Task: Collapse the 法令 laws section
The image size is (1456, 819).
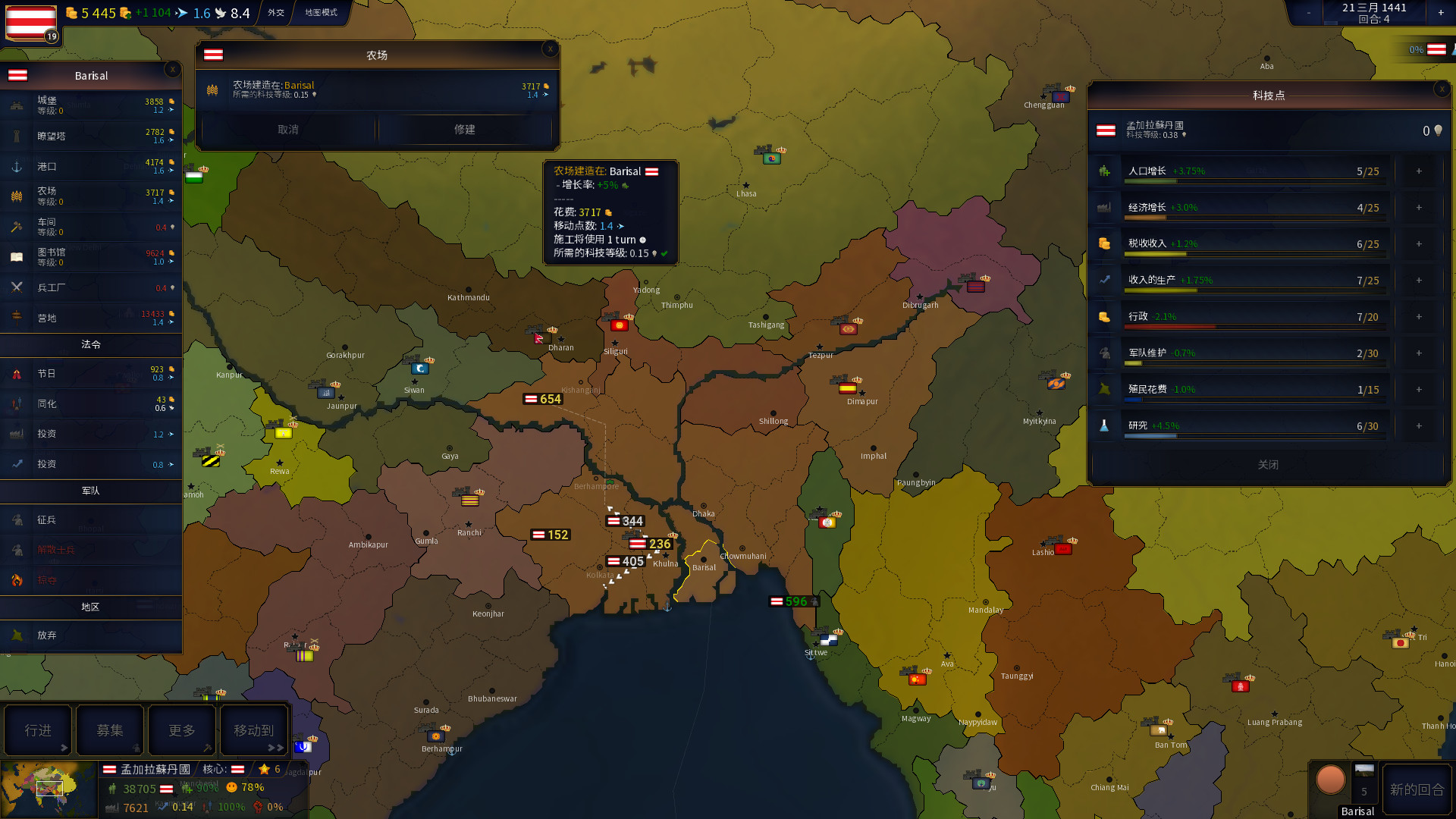Action: pos(91,344)
